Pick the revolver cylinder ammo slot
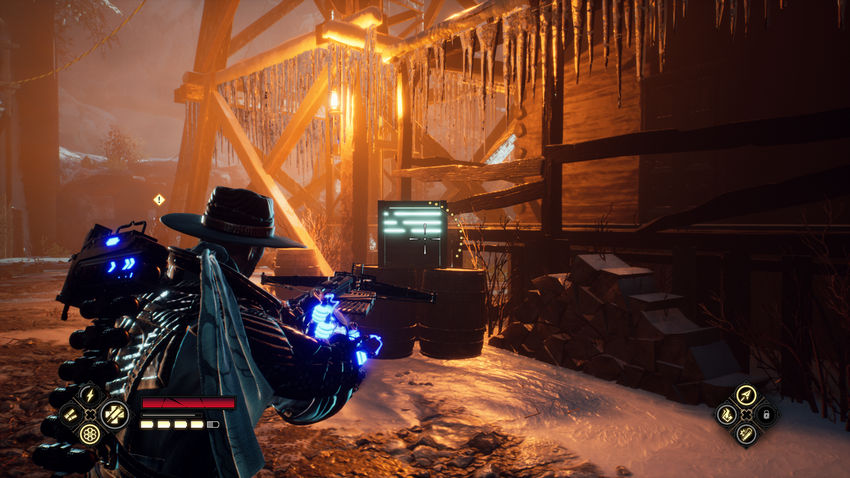850x478 pixels. (x=90, y=435)
